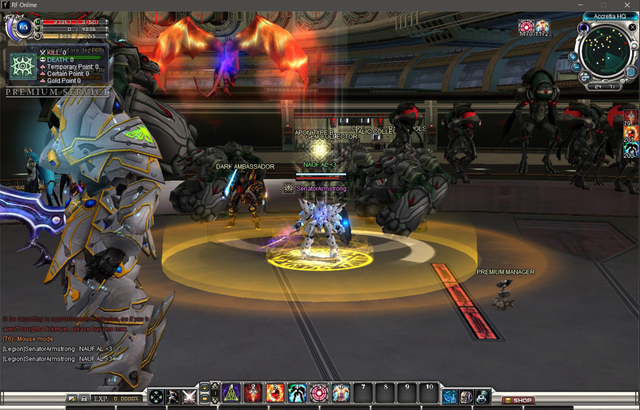Click the red orb buff icon
Viewport: 640px width, 410px height.
tap(526, 27)
